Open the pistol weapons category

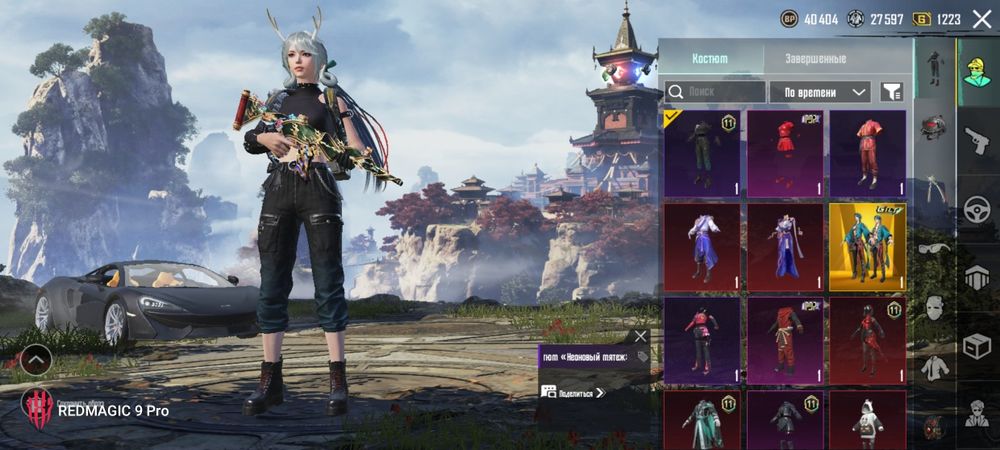click(x=977, y=141)
